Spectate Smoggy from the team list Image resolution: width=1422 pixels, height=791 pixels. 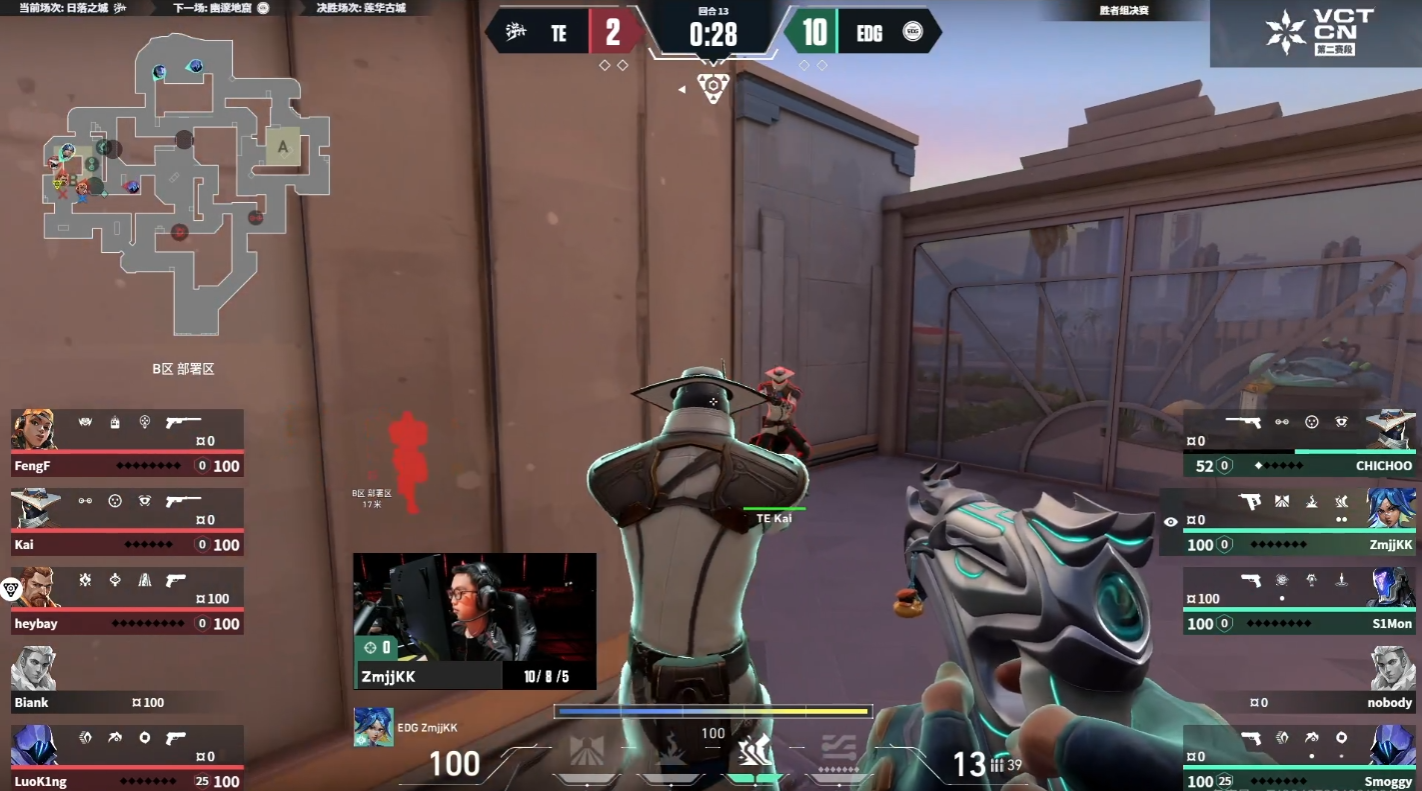tap(1299, 757)
